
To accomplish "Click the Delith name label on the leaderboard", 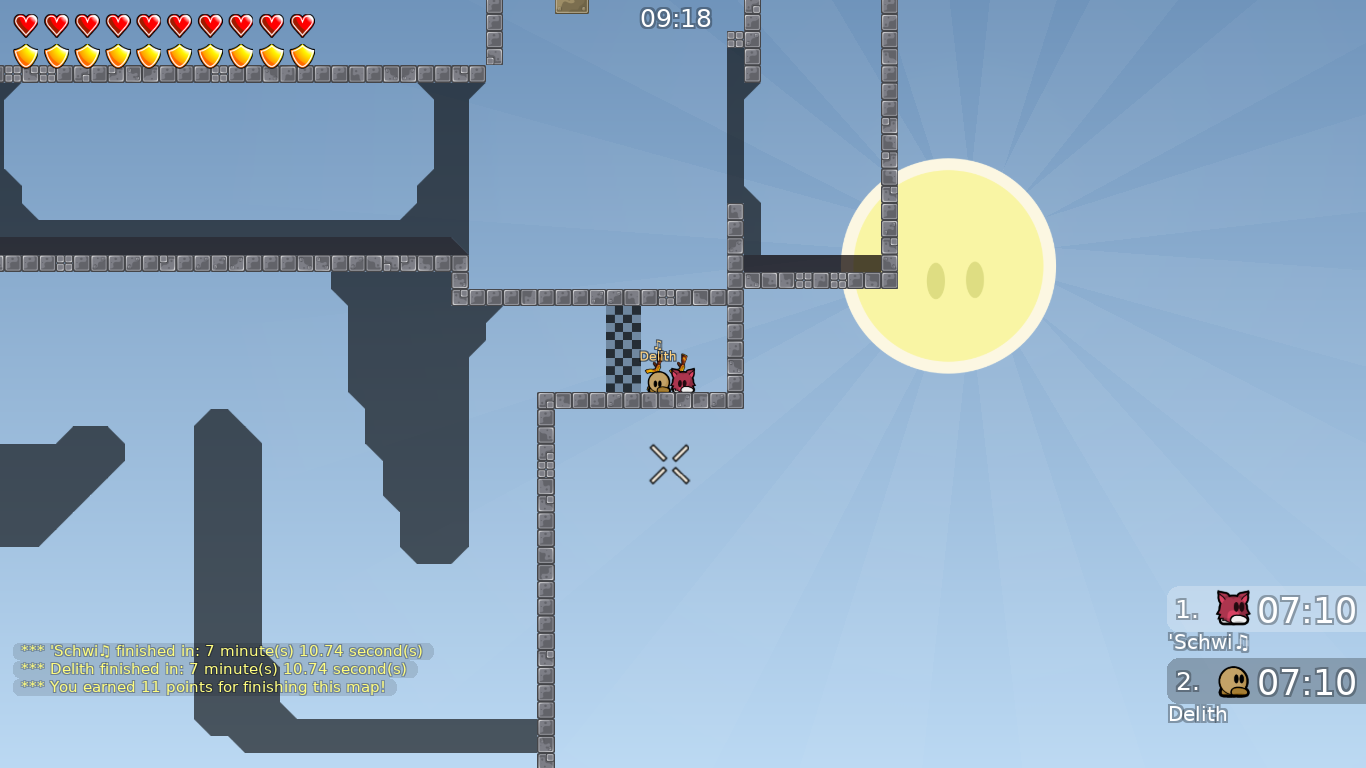I will tap(1197, 714).
